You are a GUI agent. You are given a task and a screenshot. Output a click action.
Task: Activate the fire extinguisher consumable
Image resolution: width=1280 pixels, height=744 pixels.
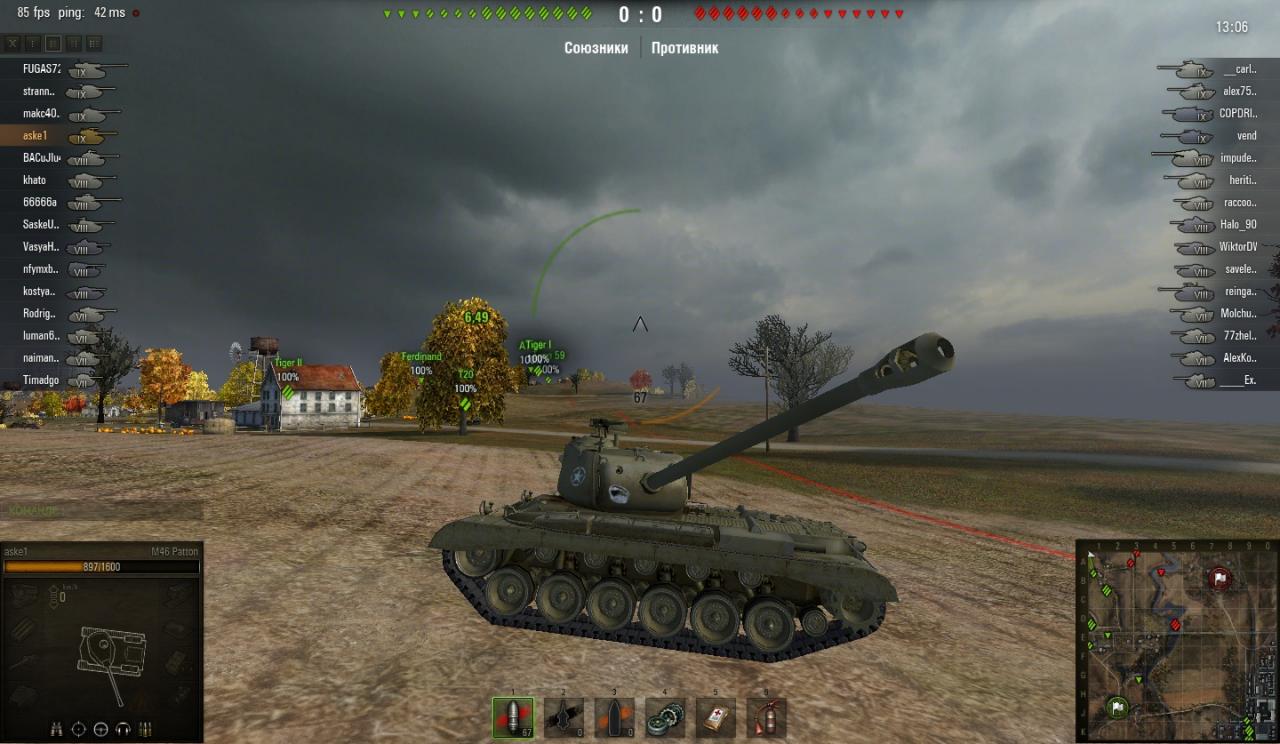pyautogui.click(x=766, y=717)
